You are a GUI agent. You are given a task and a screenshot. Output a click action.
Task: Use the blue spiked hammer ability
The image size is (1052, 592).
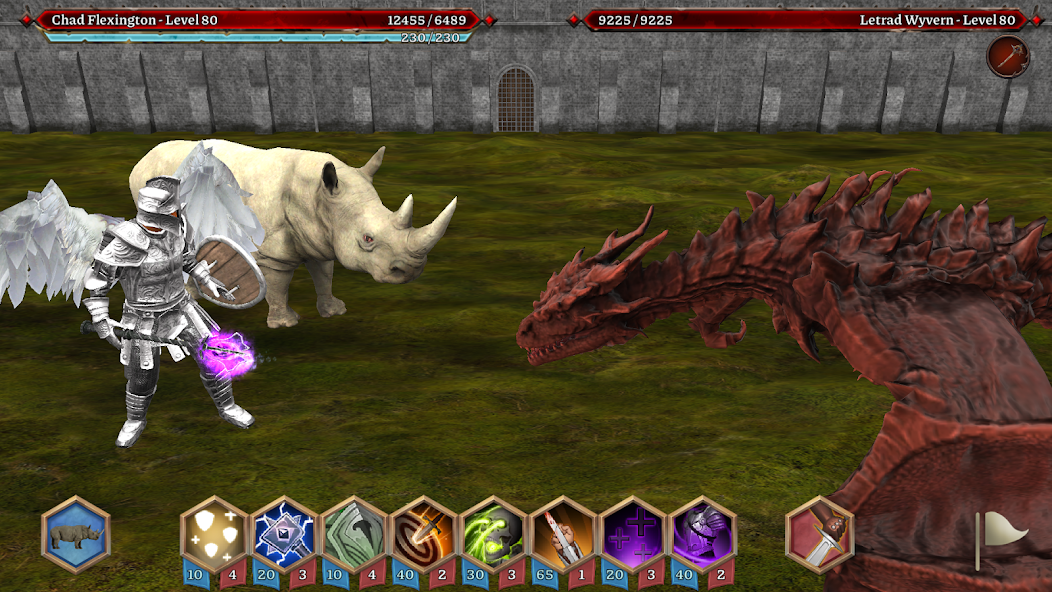tap(284, 534)
